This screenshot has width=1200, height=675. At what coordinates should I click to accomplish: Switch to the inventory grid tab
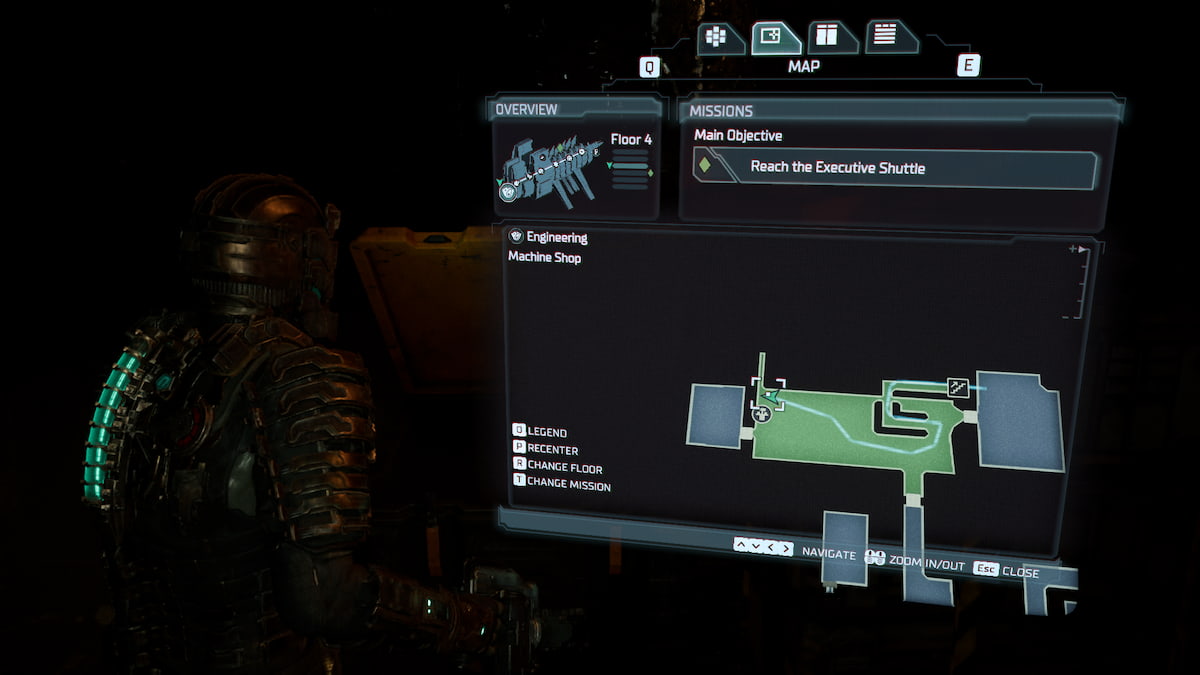pos(718,38)
